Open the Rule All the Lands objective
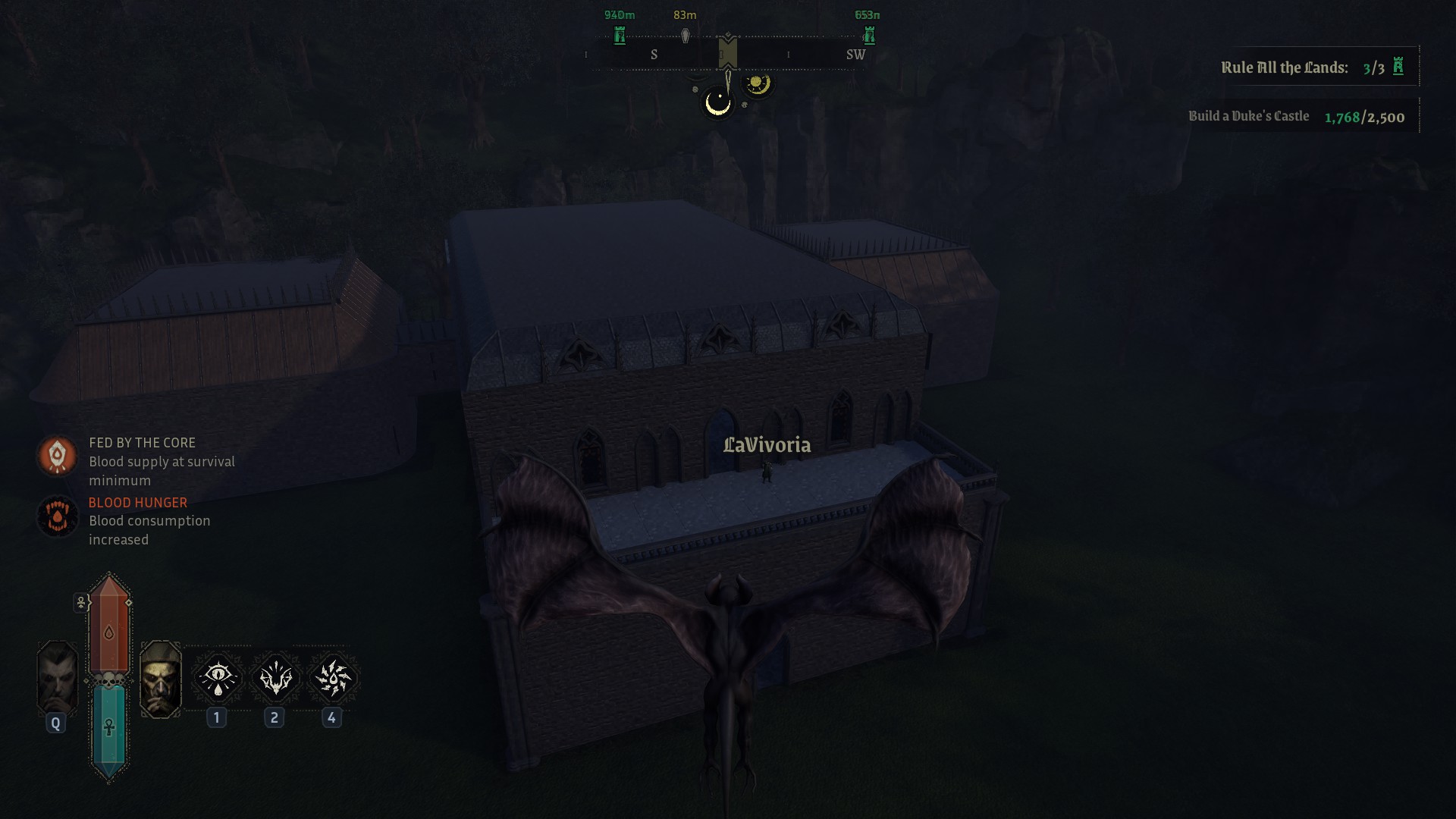The width and height of the screenshot is (1456, 819). point(1313,67)
